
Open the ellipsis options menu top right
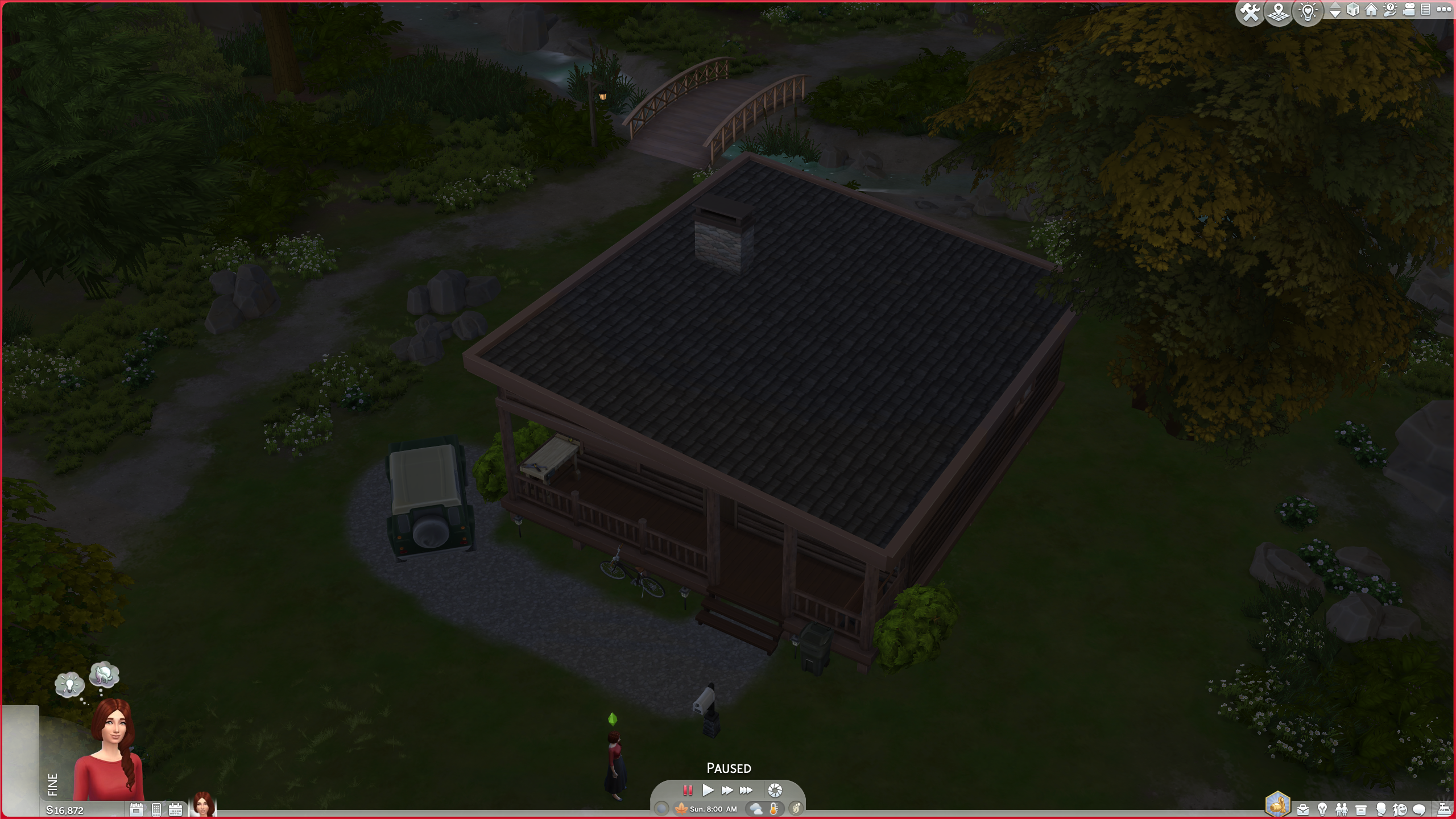(x=1445, y=9)
